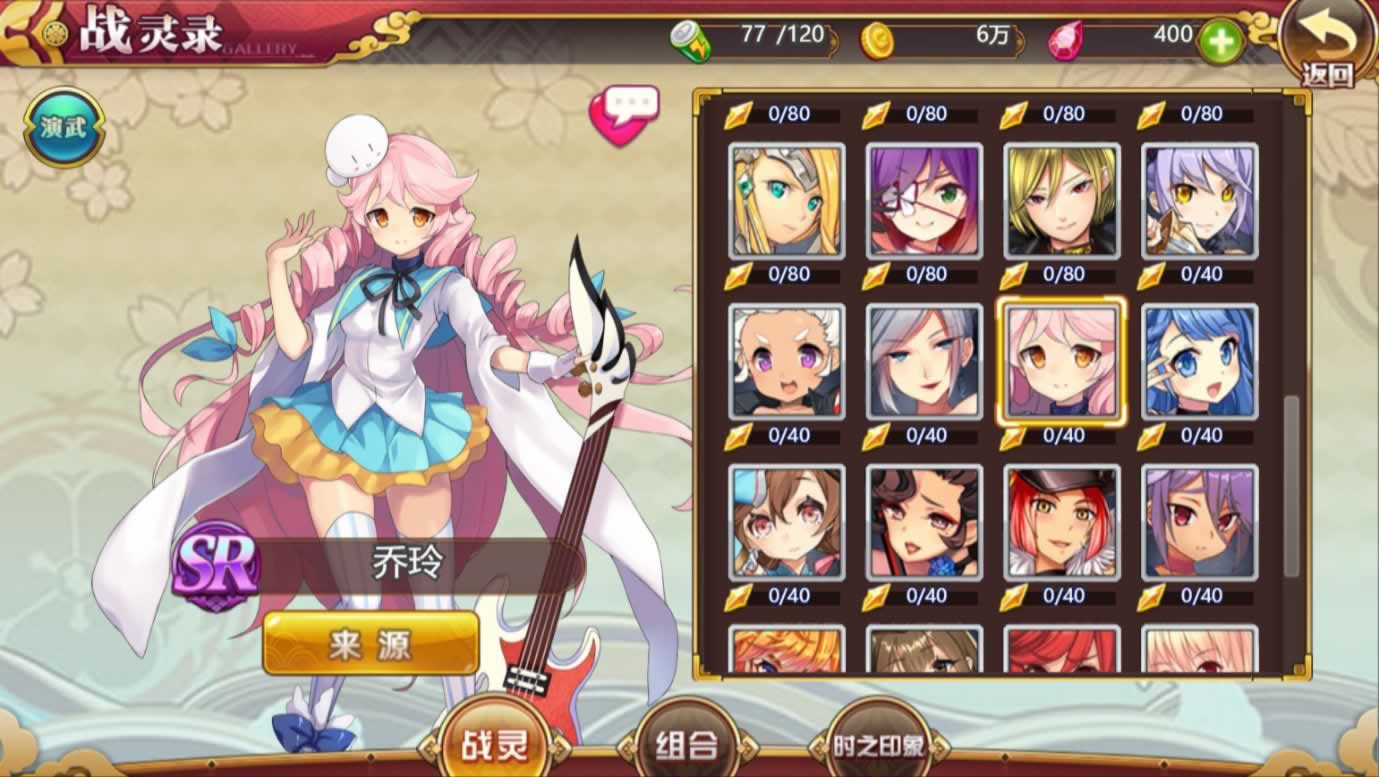Image resolution: width=1379 pixels, height=777 pixels.
Task: Select the blonde armored knight portrait
Action: (x=787, y=201)
